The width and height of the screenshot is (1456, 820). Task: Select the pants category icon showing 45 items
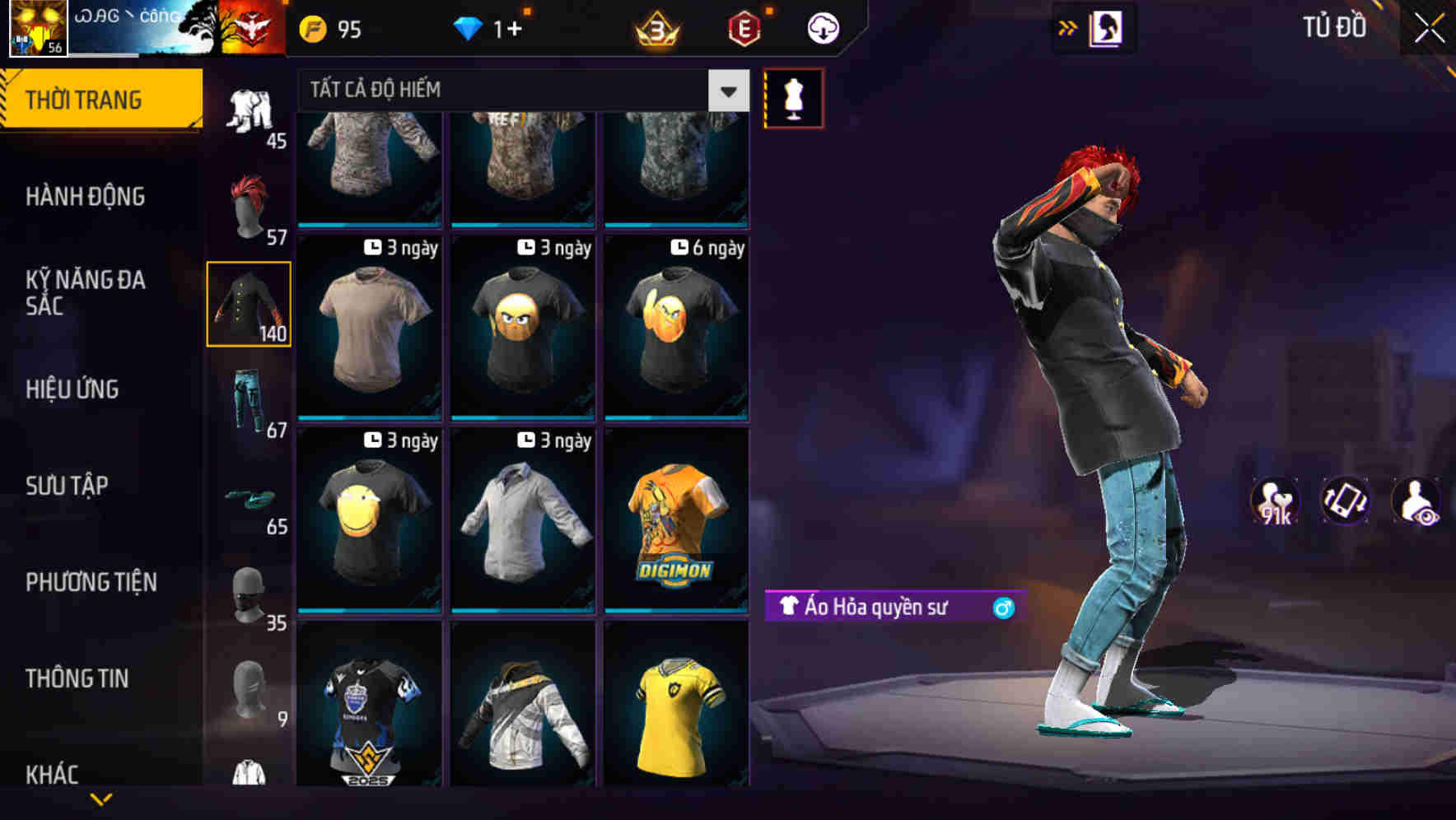[250, 111]
